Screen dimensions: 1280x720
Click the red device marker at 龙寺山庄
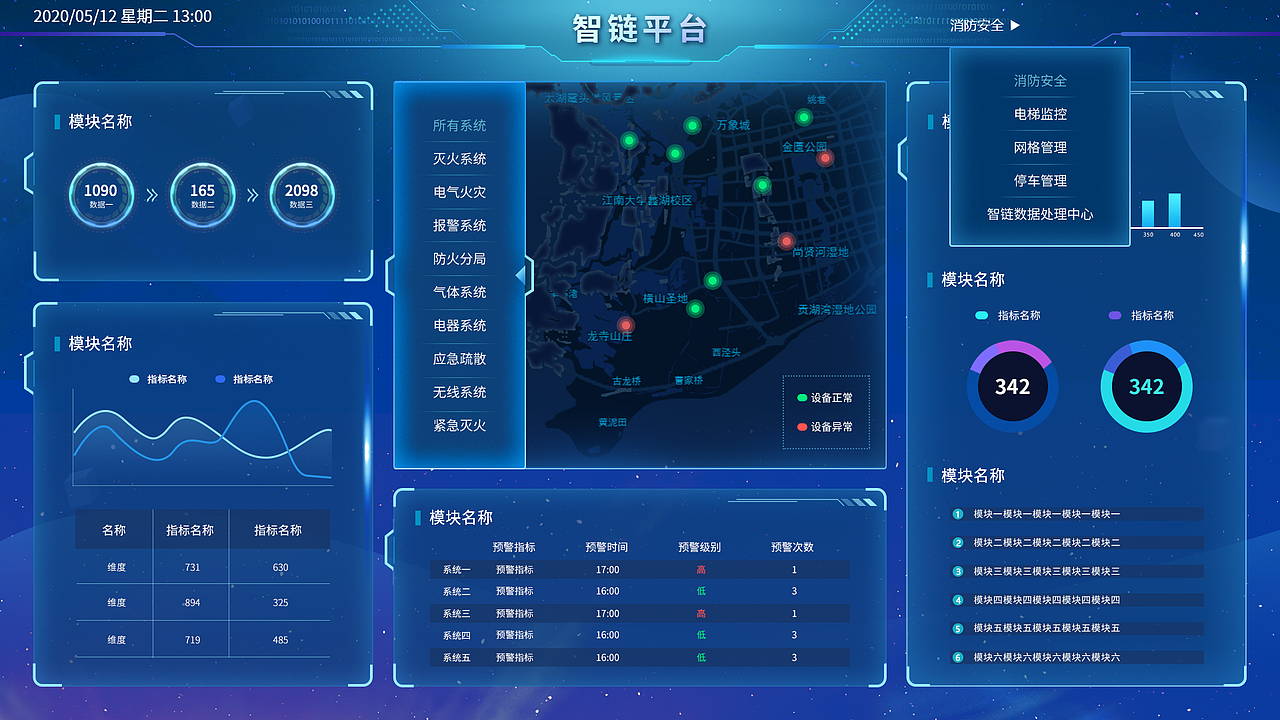(x=626, y=324)
